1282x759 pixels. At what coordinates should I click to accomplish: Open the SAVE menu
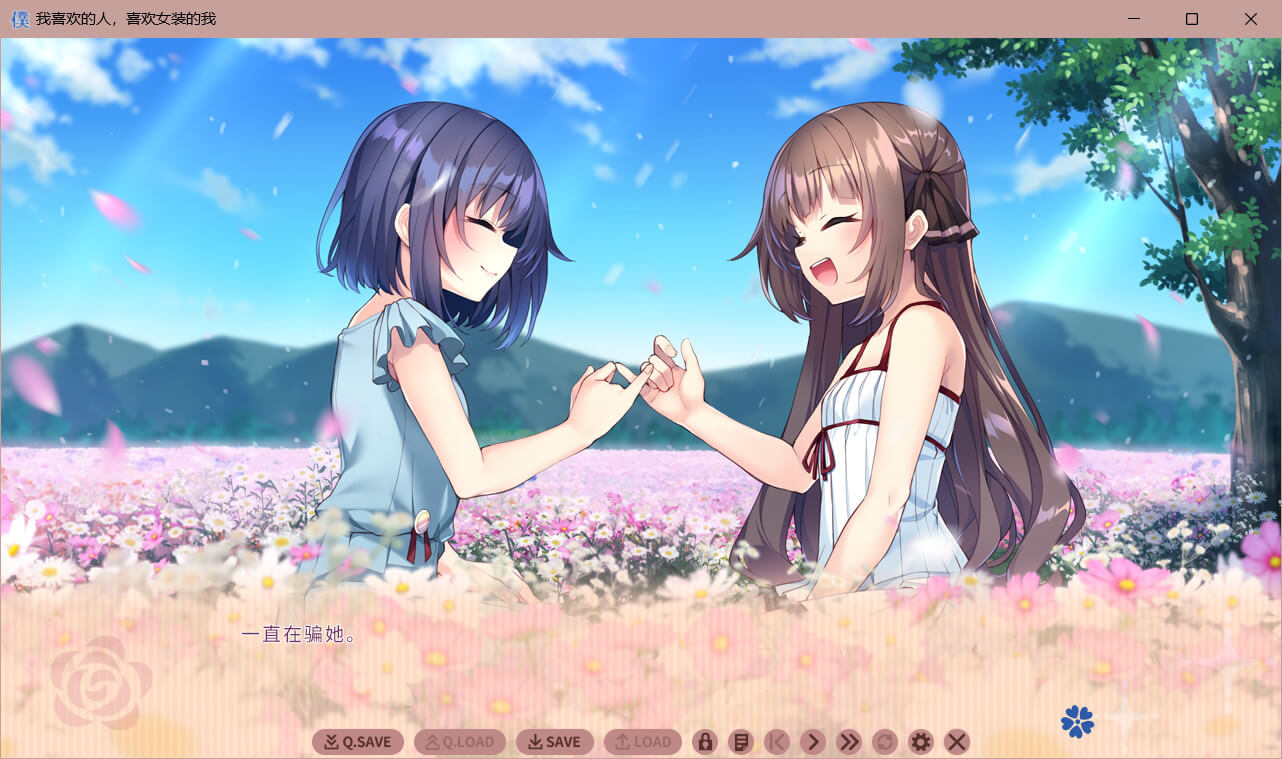554,742
